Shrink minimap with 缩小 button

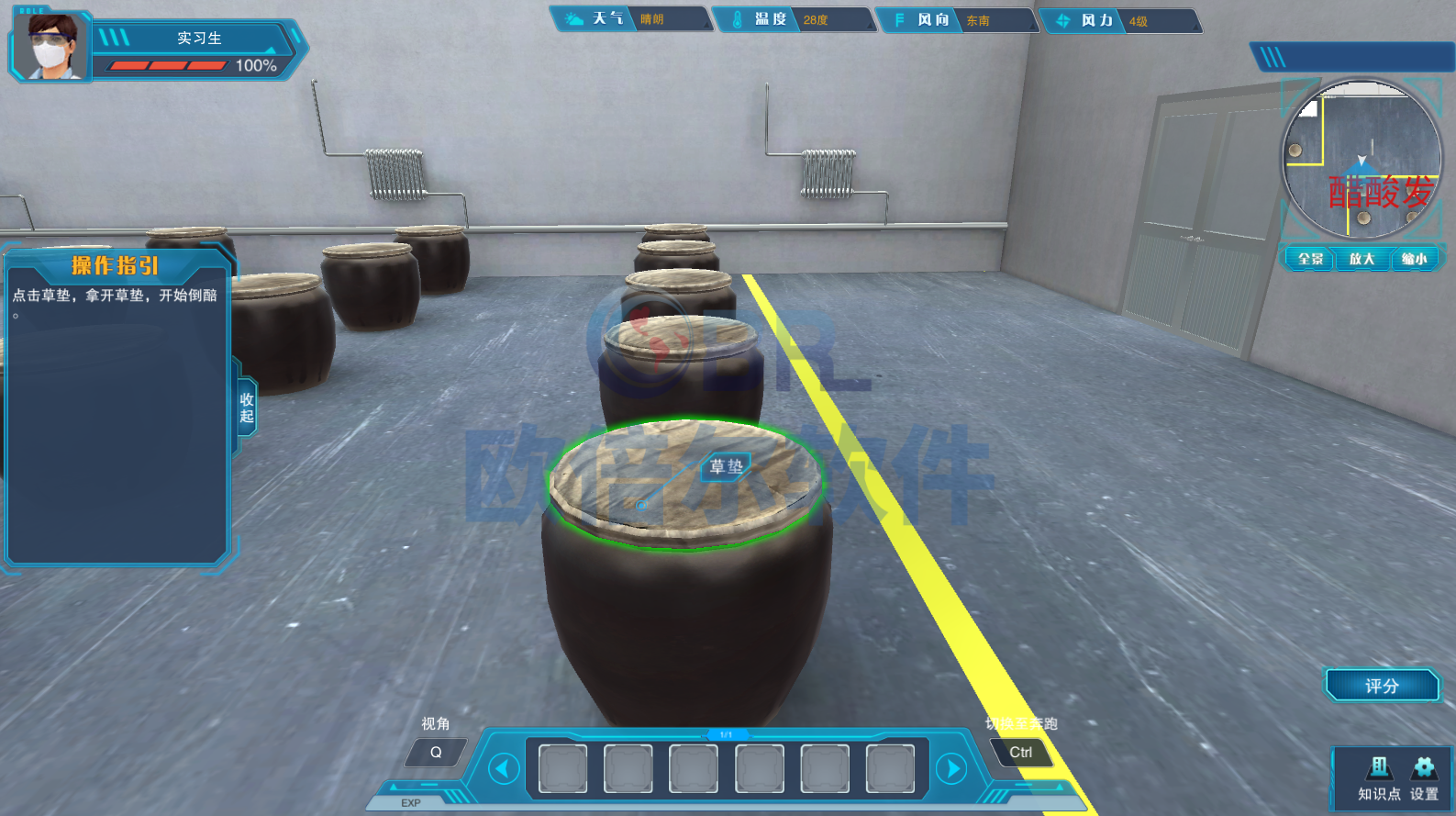[x=1414, y=259]
